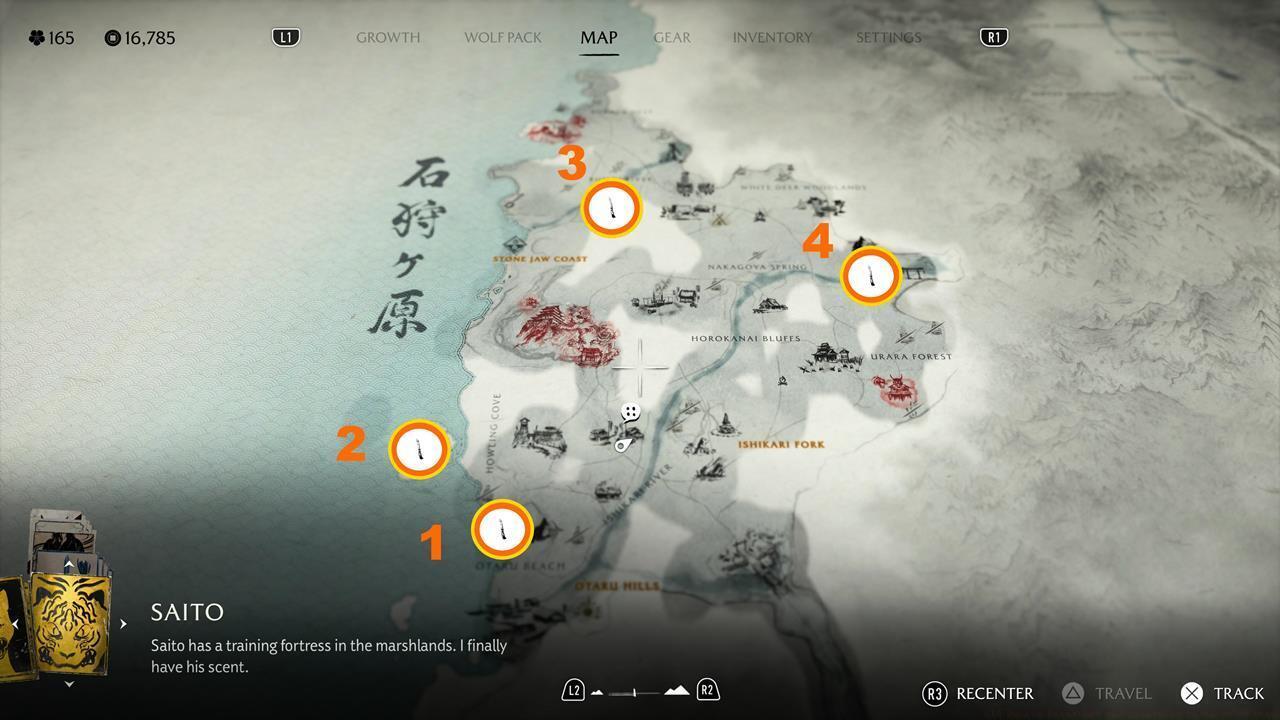Select the quest marker labeled 4 near Urara Forest
The width and height of the screenshot is (1280, 720).
click(869, 277)
